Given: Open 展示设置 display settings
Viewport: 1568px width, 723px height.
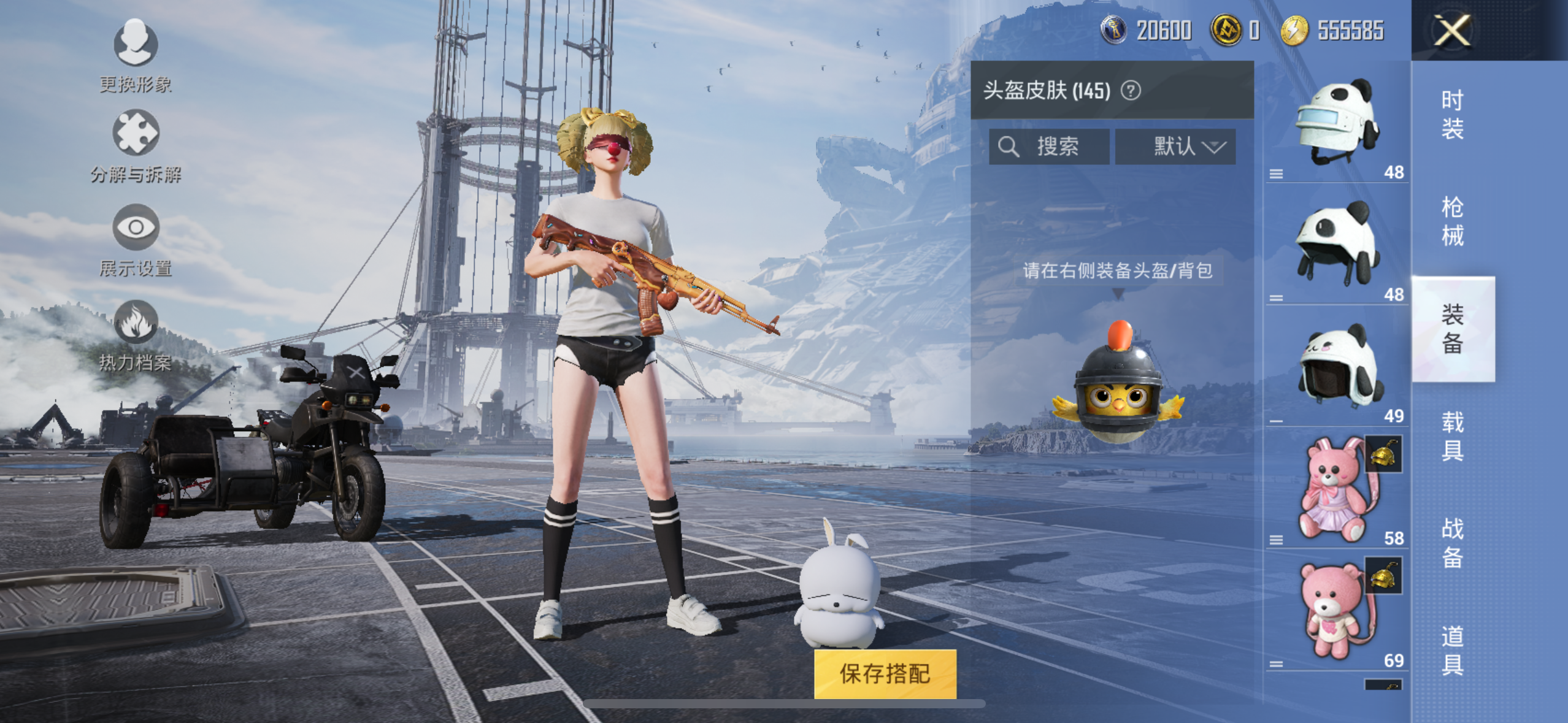Looking at the screenshot, I should 136,240.
